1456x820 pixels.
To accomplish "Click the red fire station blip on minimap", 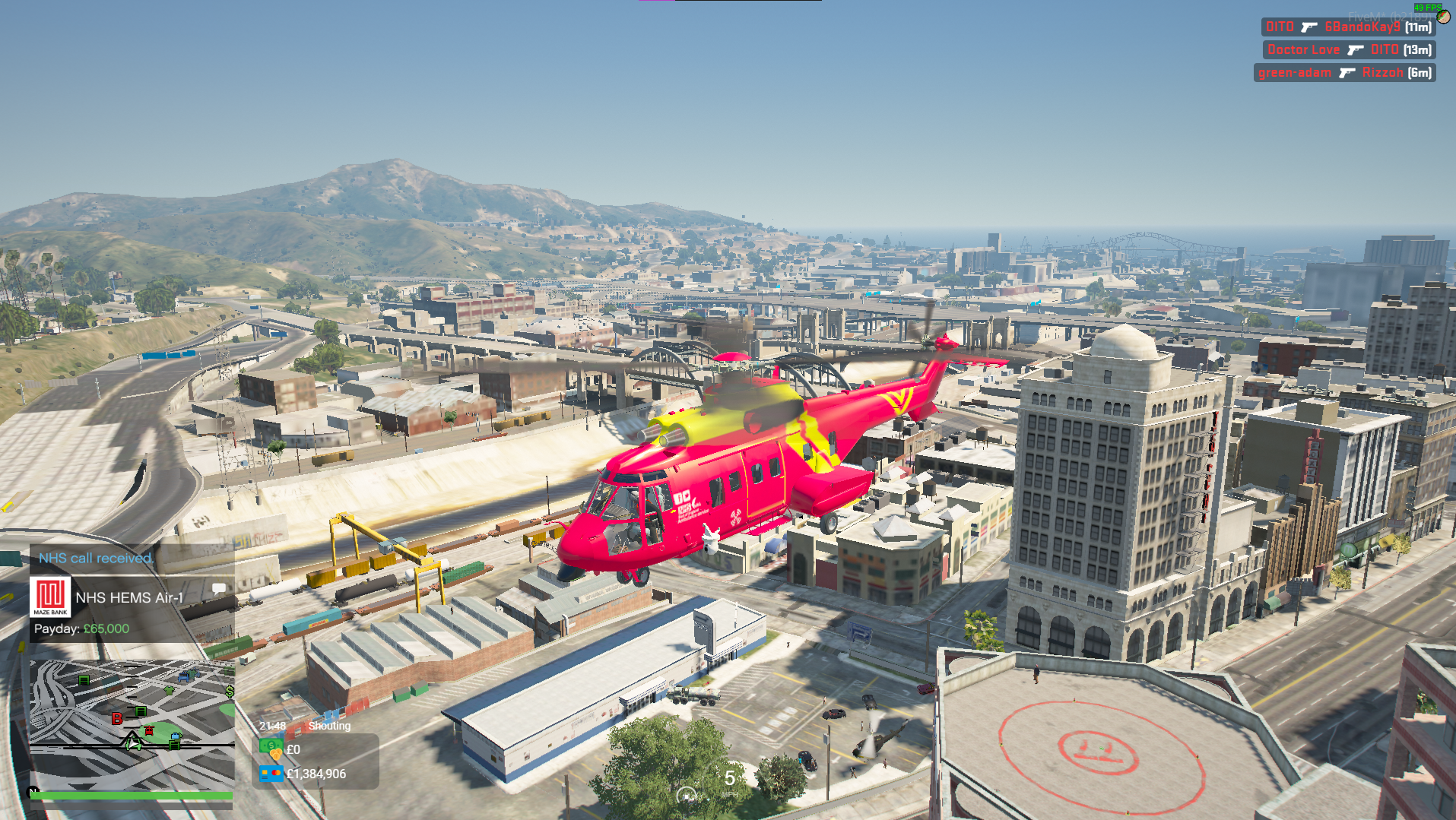I will tap(149, 730).
